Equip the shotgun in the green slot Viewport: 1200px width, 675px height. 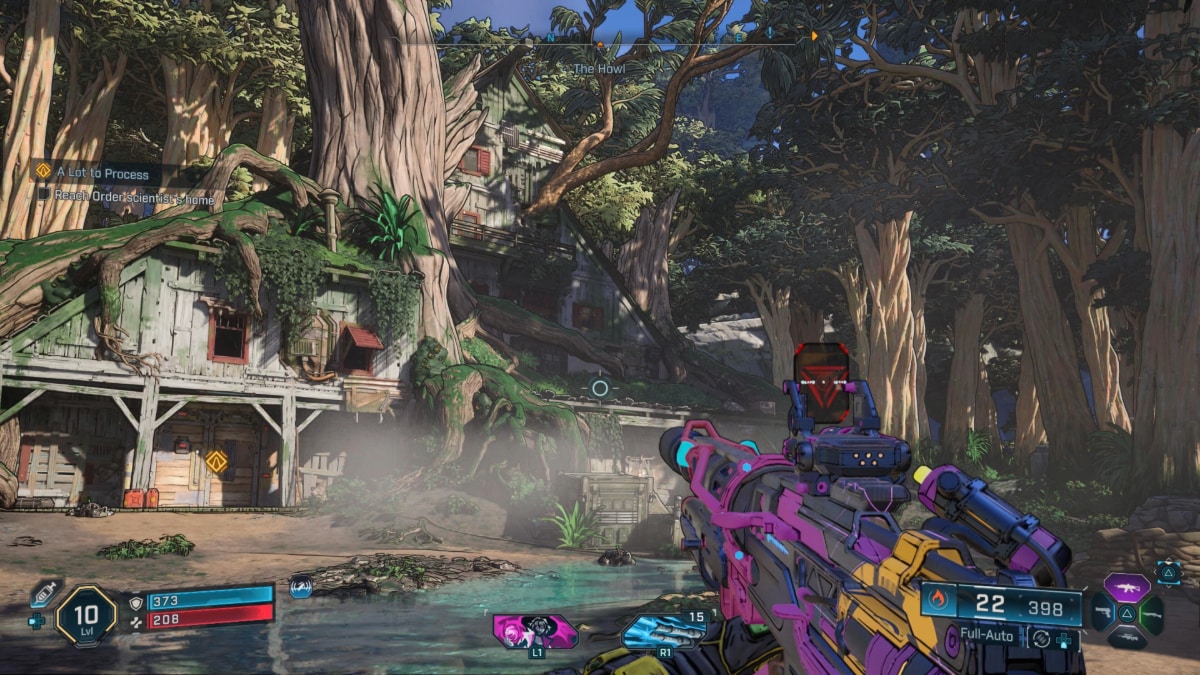coord(1152,612)
